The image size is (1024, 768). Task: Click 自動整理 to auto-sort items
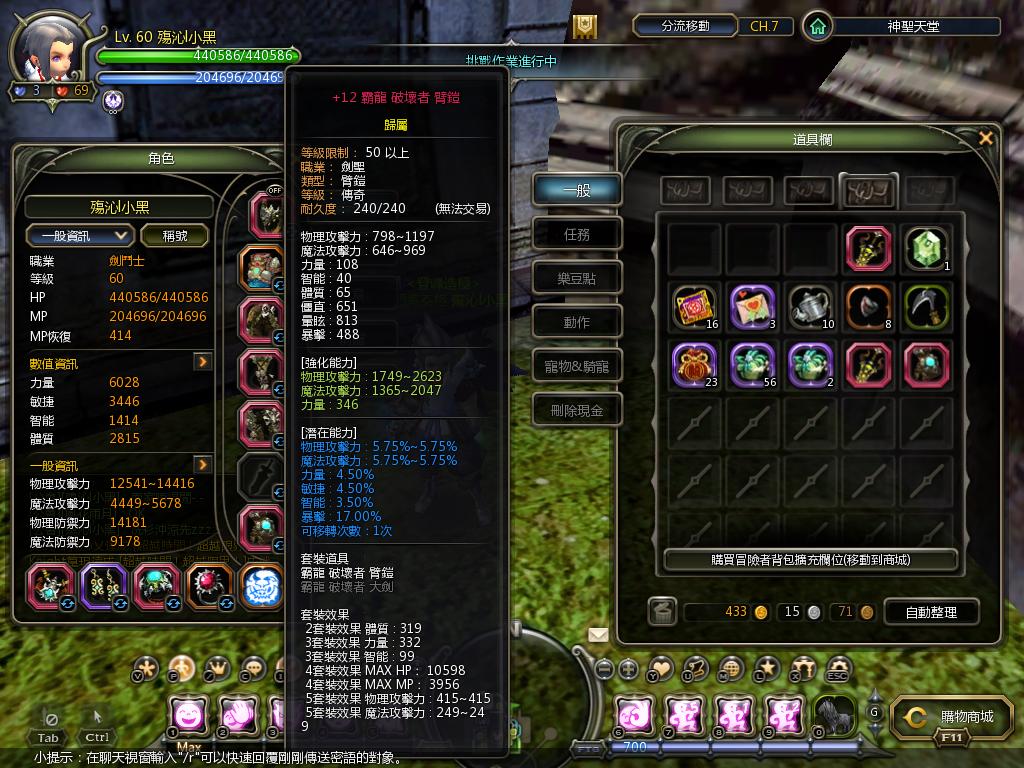pyautogui.click(x=930, y=612)
